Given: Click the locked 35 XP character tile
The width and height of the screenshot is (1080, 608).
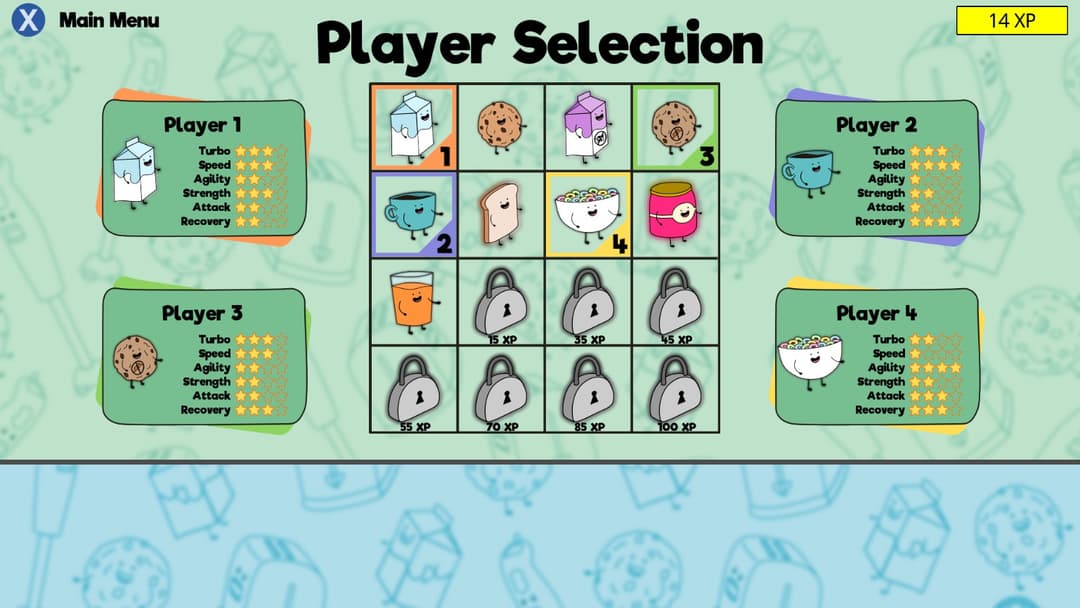Looking at the screenshot, I should tap(588, 301).
